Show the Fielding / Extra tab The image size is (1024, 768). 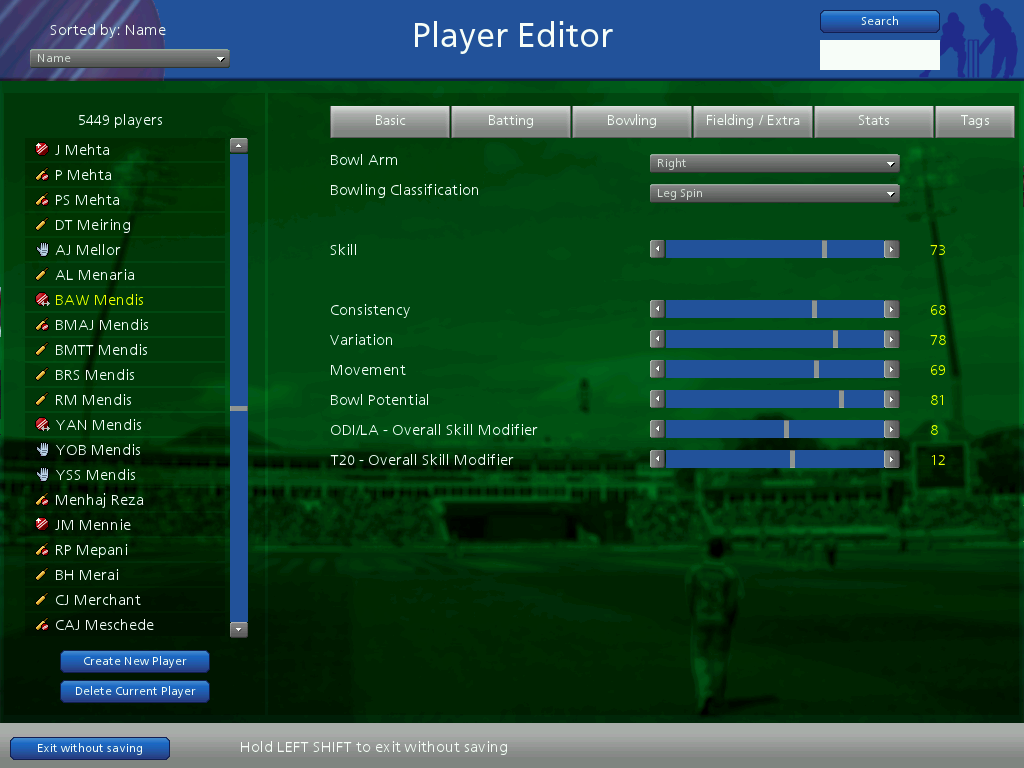753,121
